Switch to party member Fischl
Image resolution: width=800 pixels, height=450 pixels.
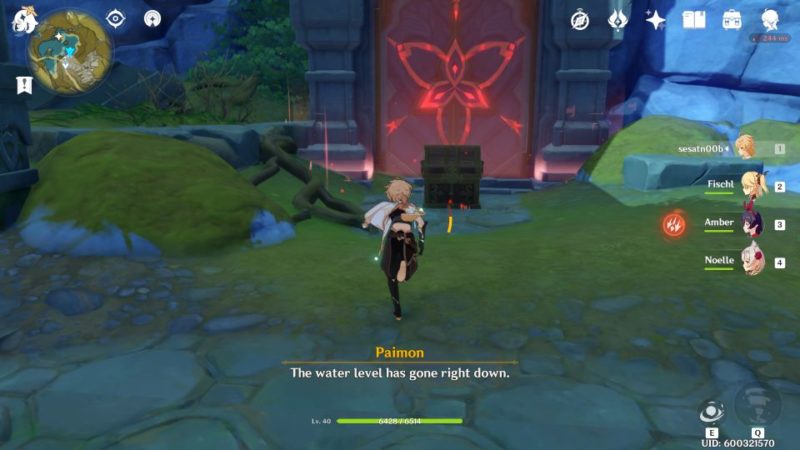click(x=748, y=186)
